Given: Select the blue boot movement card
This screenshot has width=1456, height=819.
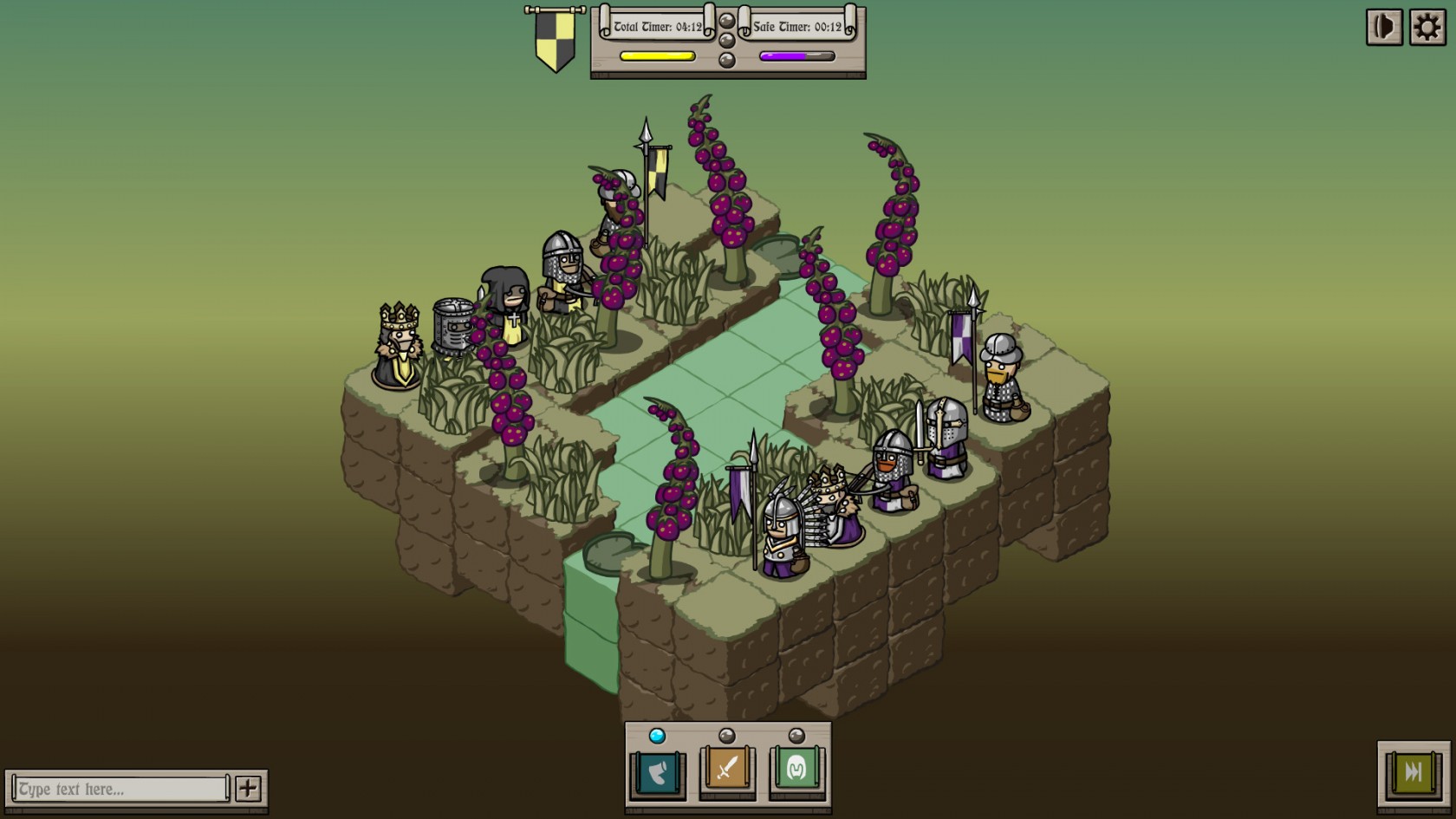Looking at the screenshot, I should 658,770.
